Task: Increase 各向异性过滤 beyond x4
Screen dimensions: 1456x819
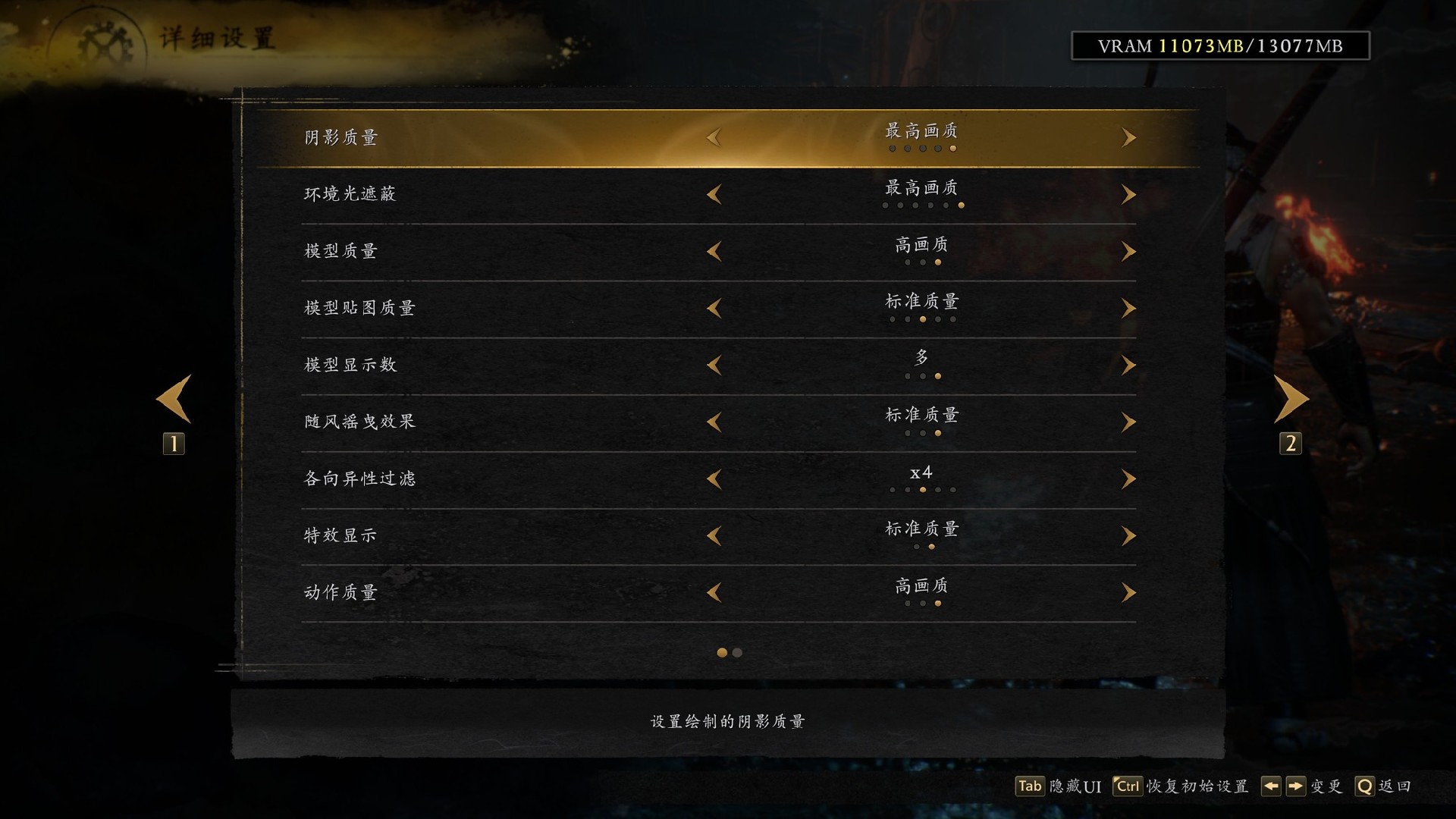Action: click(1128, 479)
